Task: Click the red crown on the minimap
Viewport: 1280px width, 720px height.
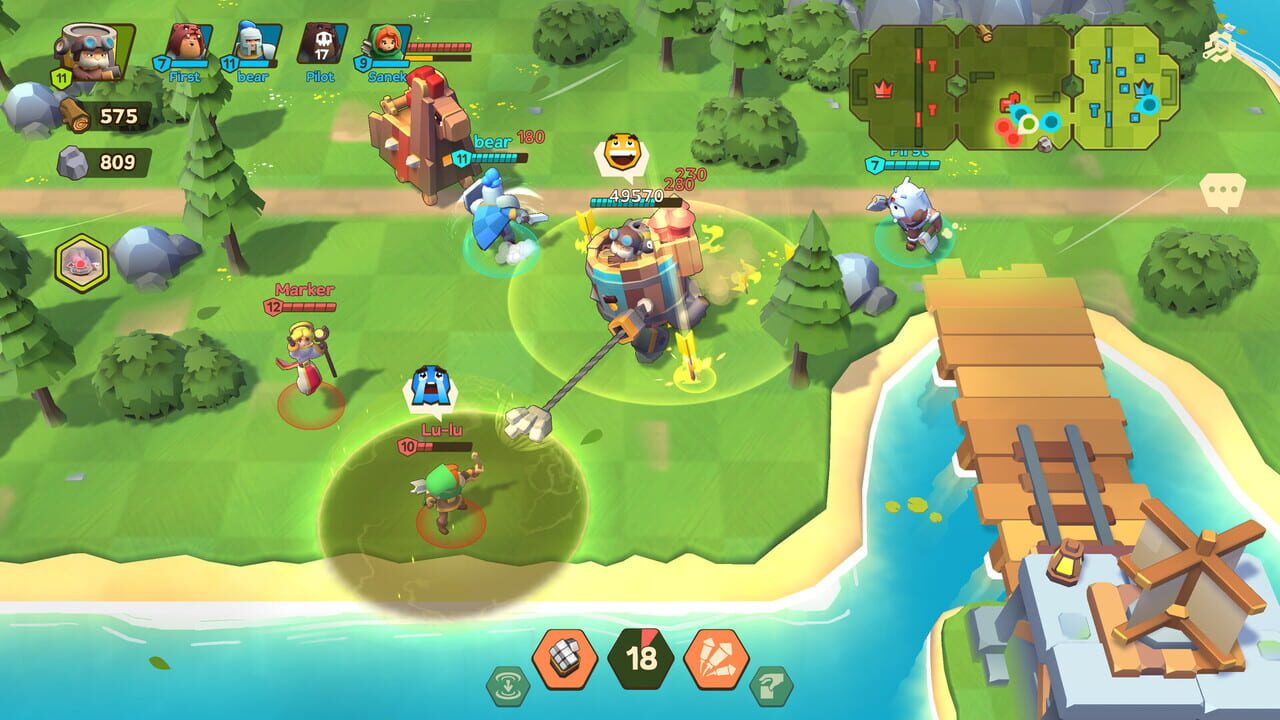Action: 883,87
